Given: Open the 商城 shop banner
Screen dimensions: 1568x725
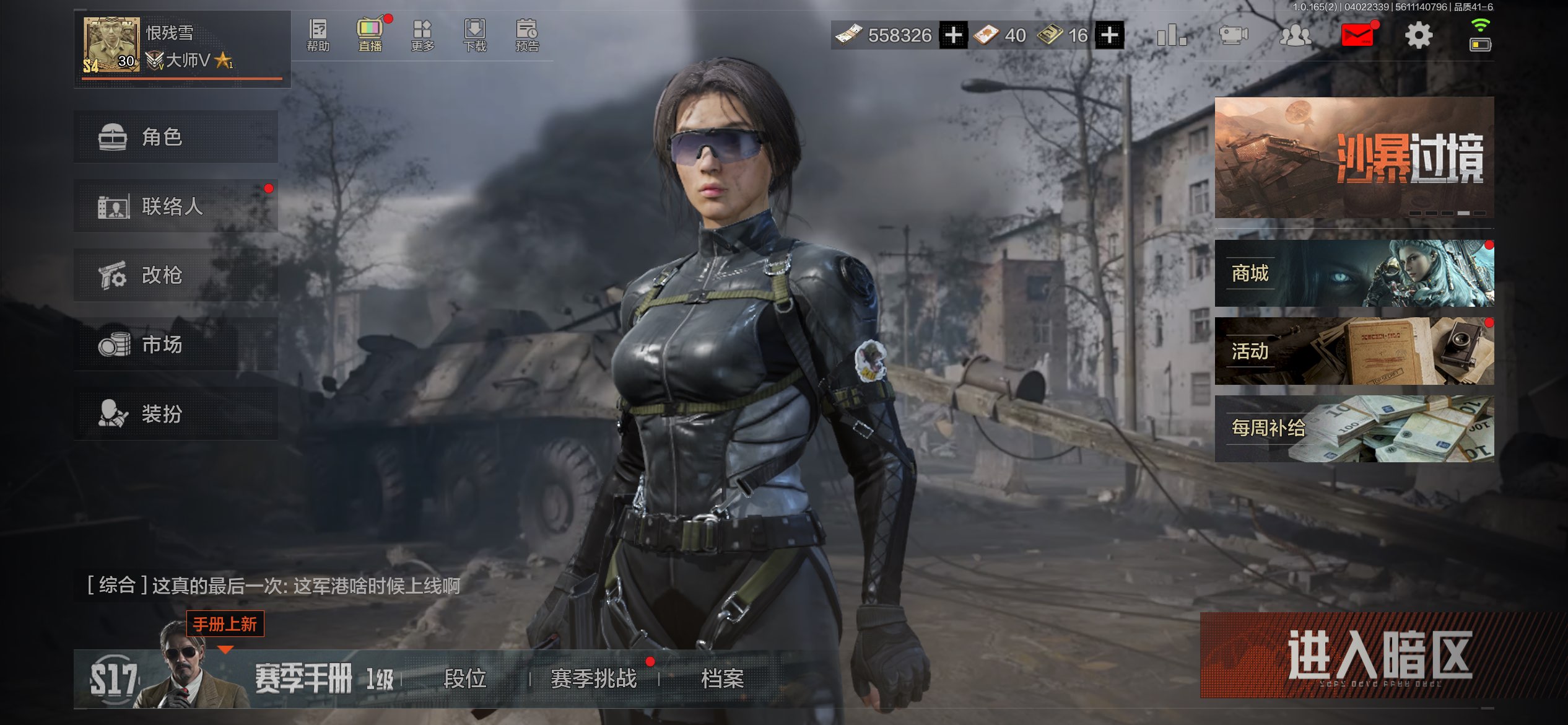Looking at the screenshot, I should tap(1354, 273).
